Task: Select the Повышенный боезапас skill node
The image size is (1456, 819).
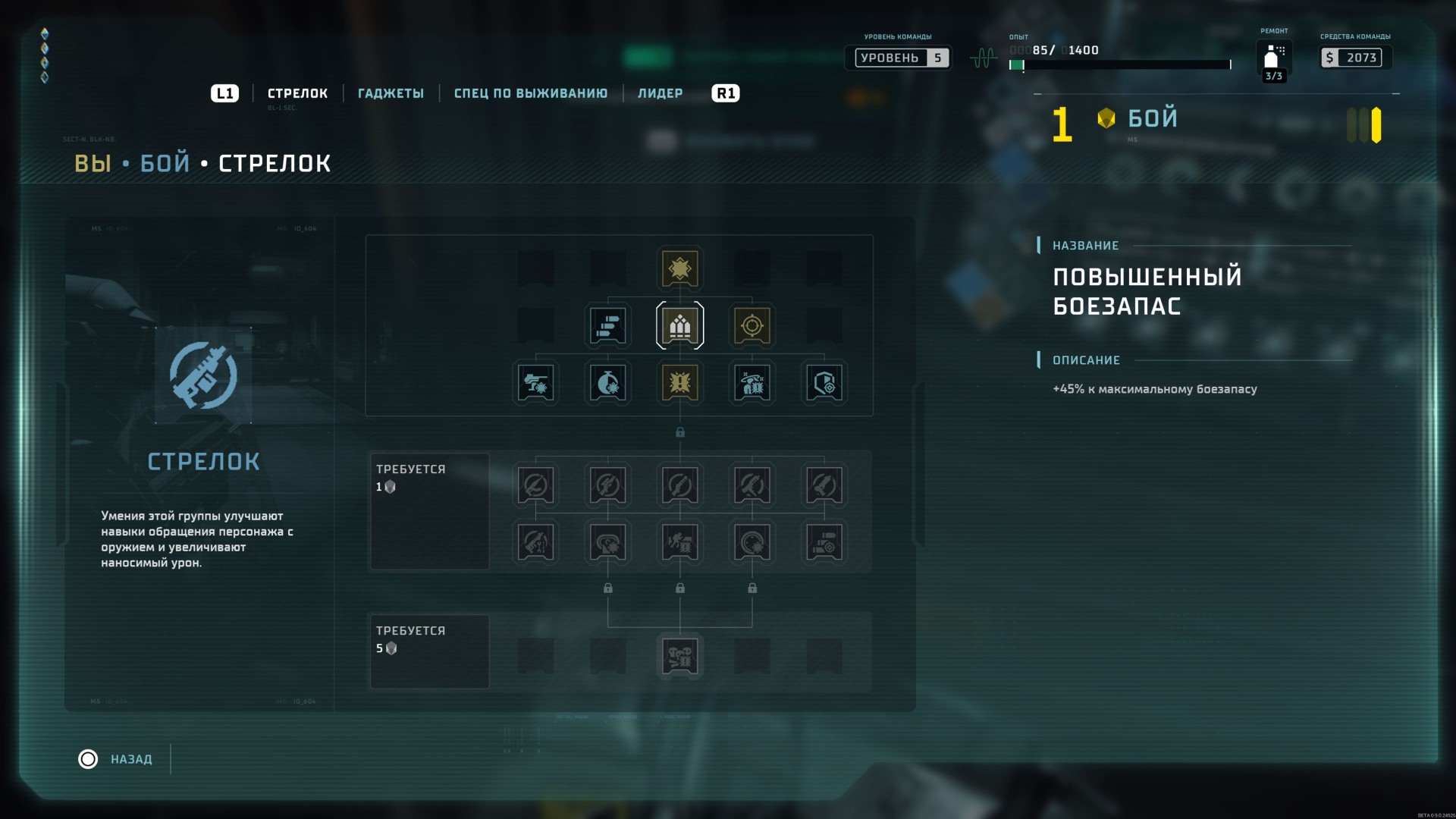Action: point(679,325)
